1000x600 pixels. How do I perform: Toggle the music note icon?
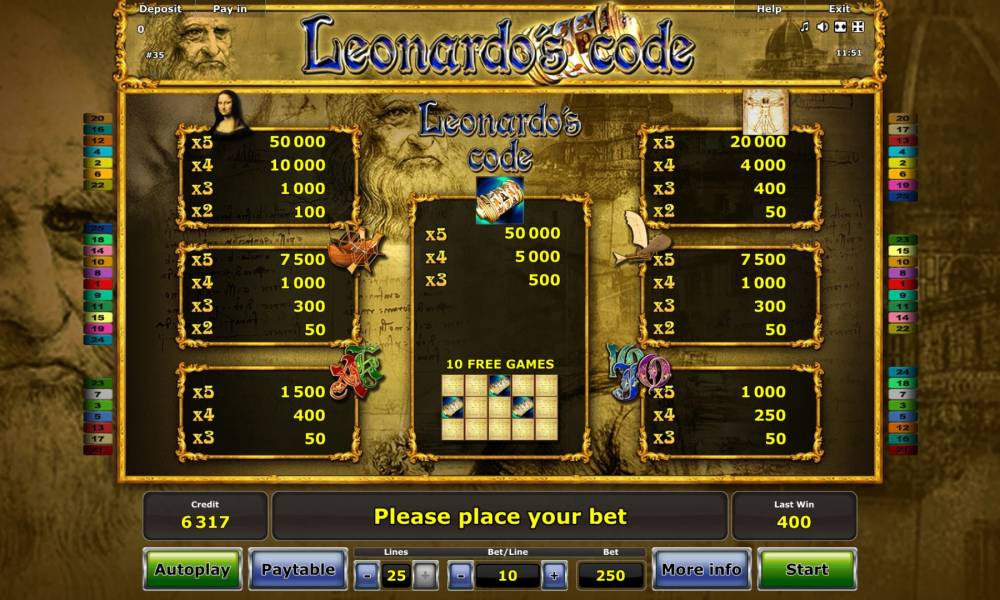tap(805, 26)
